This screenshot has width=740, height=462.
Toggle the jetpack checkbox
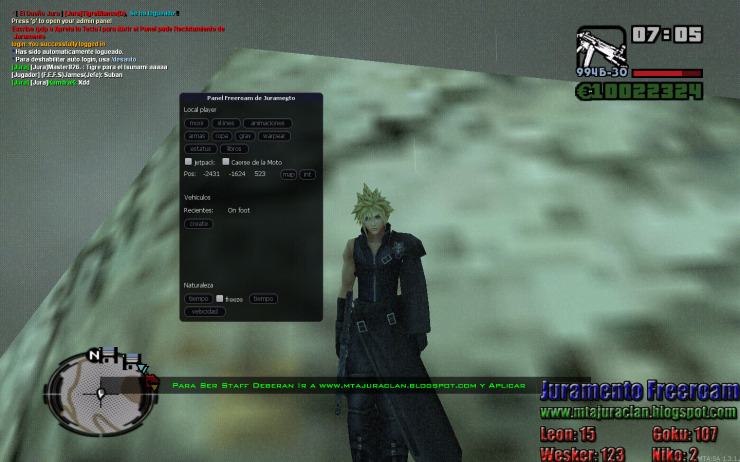(188, 161)
